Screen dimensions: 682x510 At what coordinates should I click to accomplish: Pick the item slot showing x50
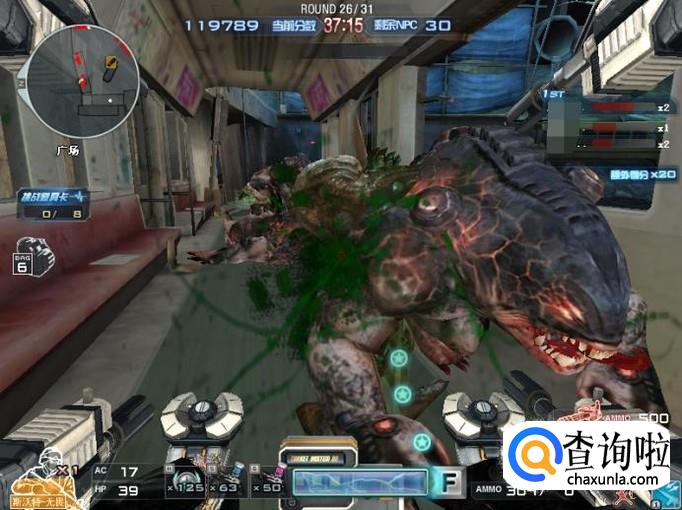coord(267,483)
